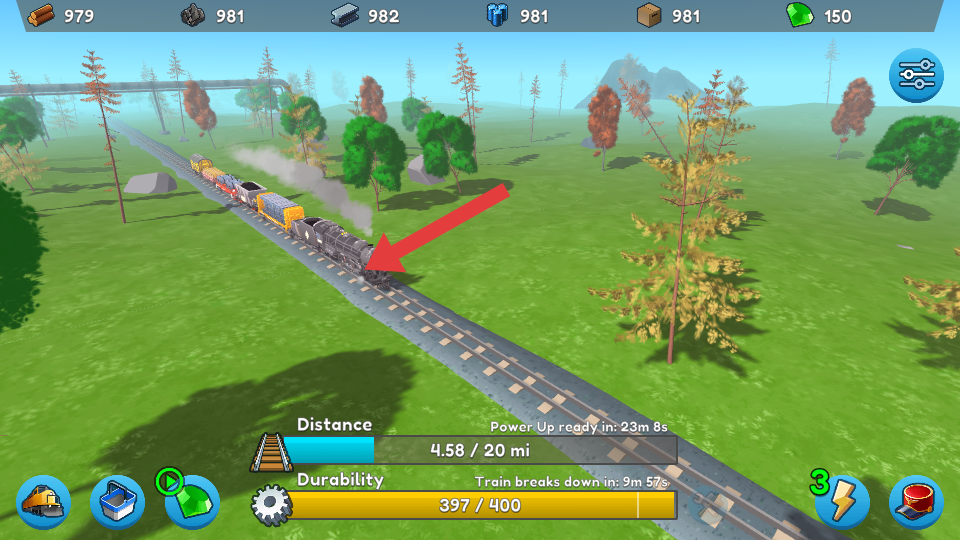
Task: Tap the green gem video reward button
Action: pos(192,500)
